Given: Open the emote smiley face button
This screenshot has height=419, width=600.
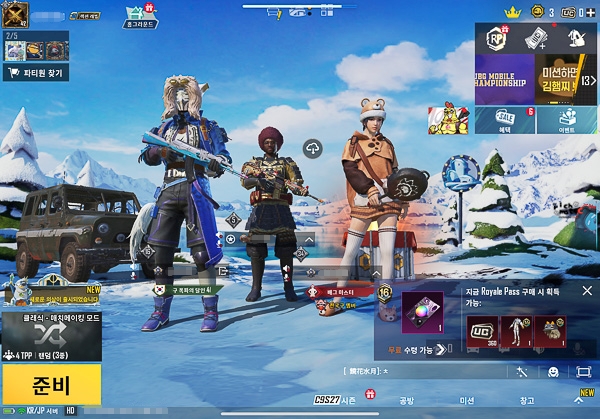Looking at the screenshot, I should [553, 372].
